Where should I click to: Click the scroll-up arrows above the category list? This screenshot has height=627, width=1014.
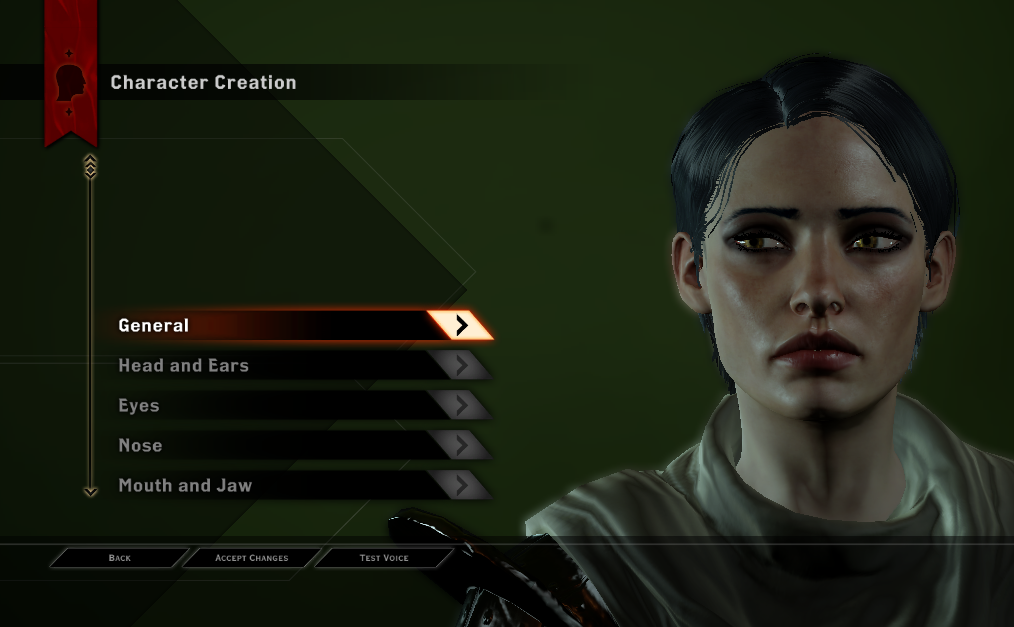point(91,165)
